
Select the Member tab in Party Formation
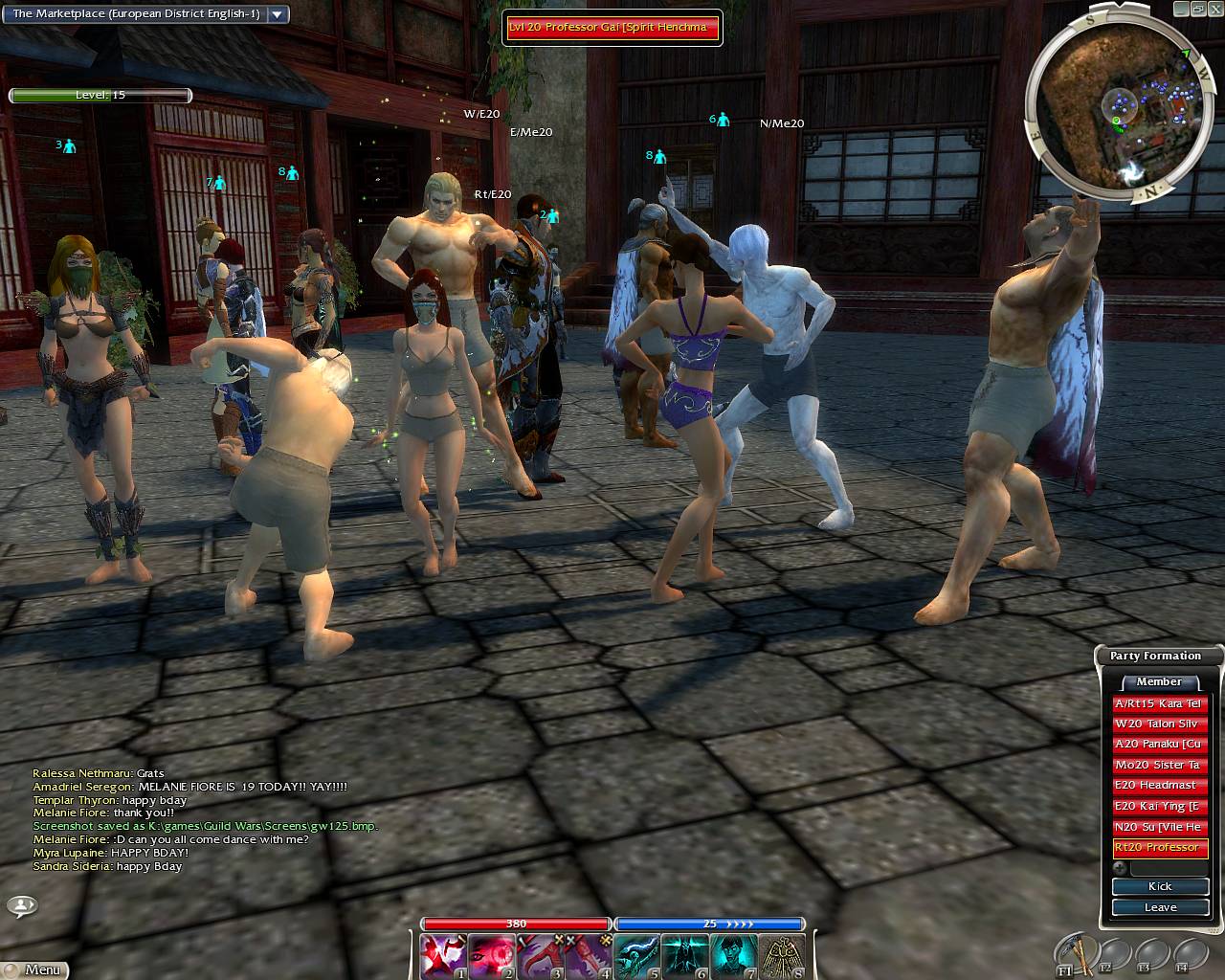[x=1159, y=682]
